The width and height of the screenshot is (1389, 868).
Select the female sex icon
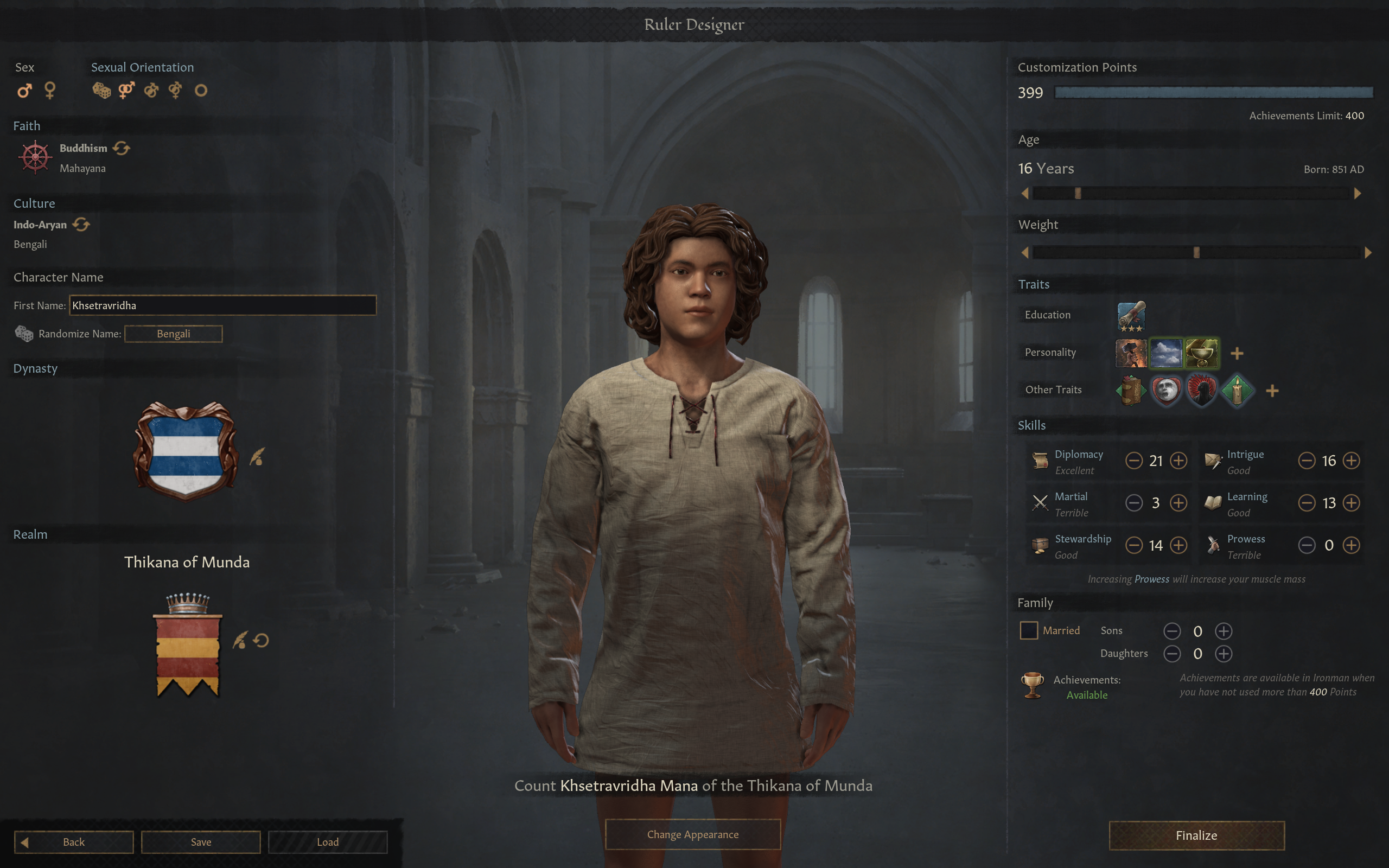pos(50,91)
